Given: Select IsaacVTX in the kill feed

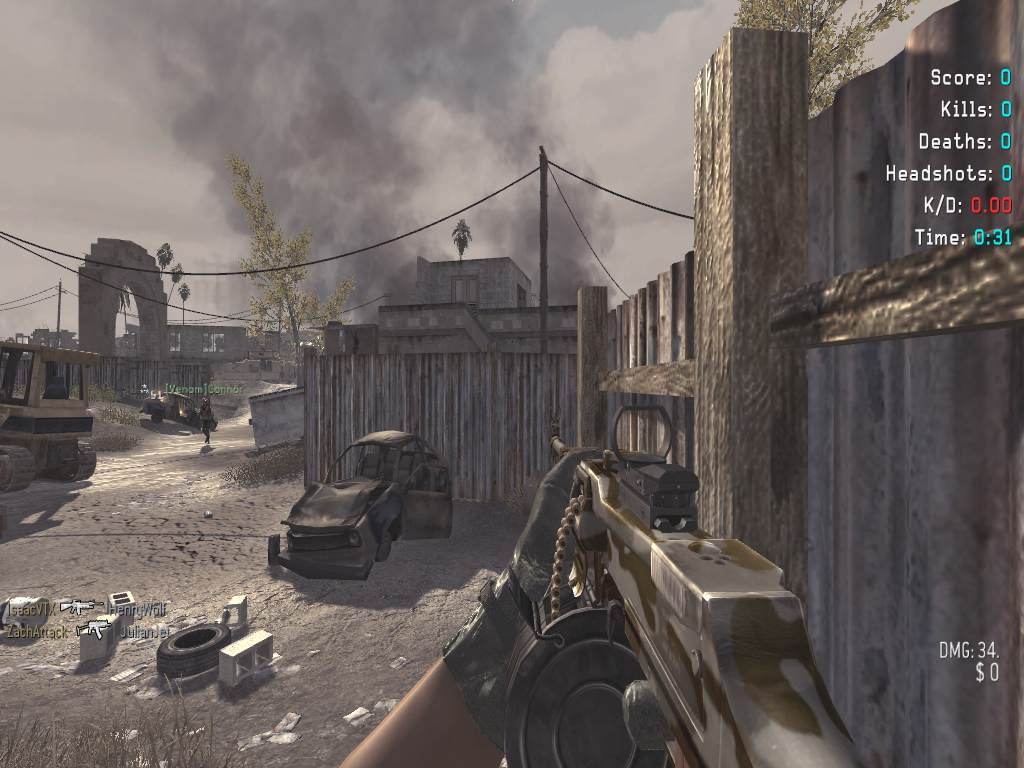Looking at the screenshot, I should tap(31, 607).
